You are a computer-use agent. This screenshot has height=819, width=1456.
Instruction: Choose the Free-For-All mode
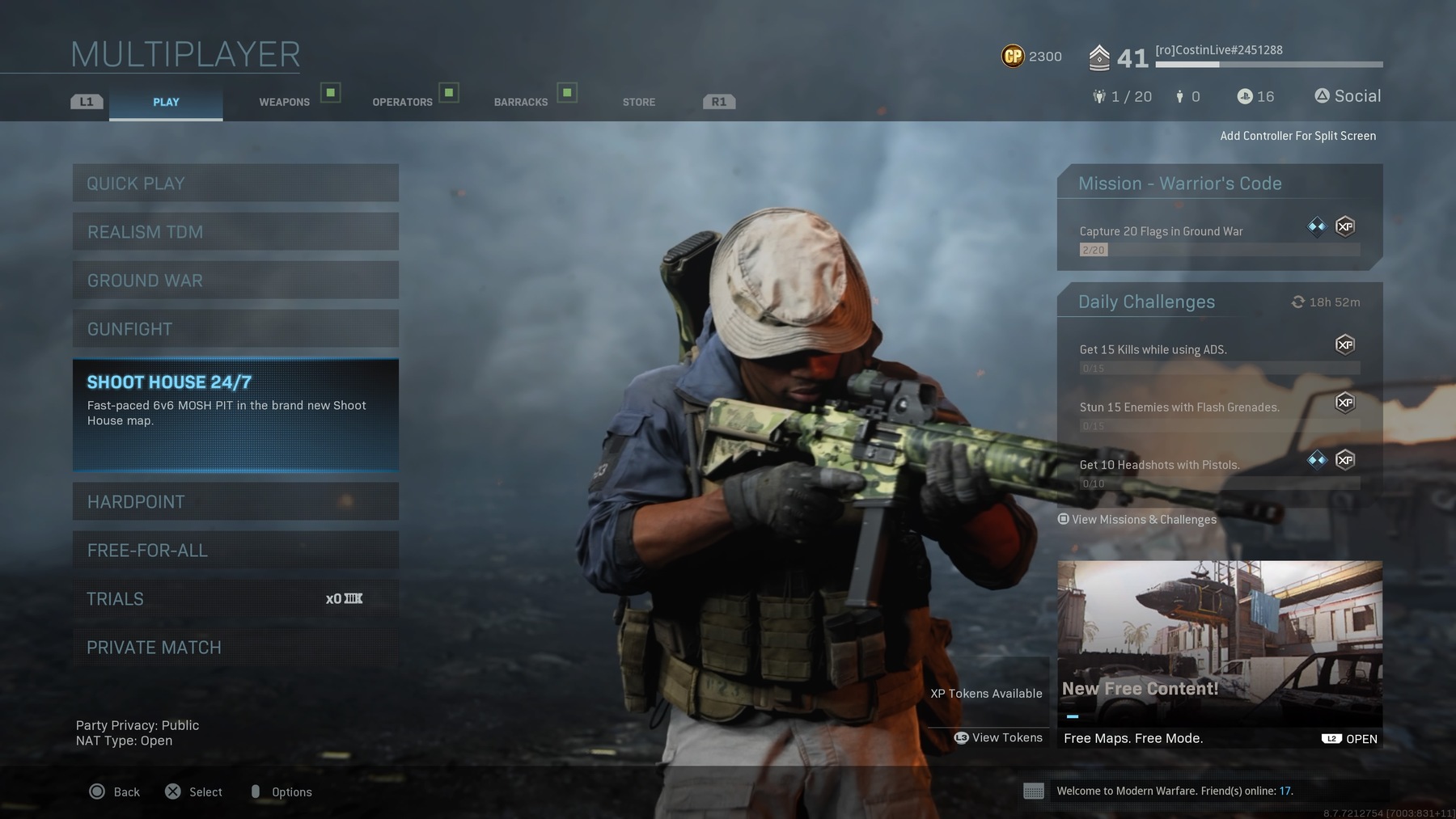tap(235, 551)
